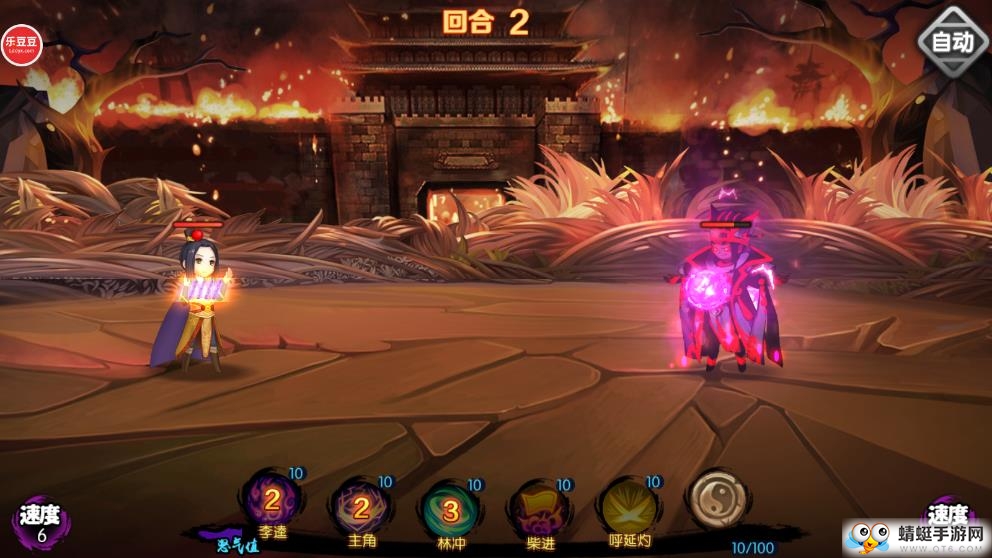Toggle the 自动 auto-battle button
The width and height of the screenshot is (992, 558).
[x=952, y=42]
